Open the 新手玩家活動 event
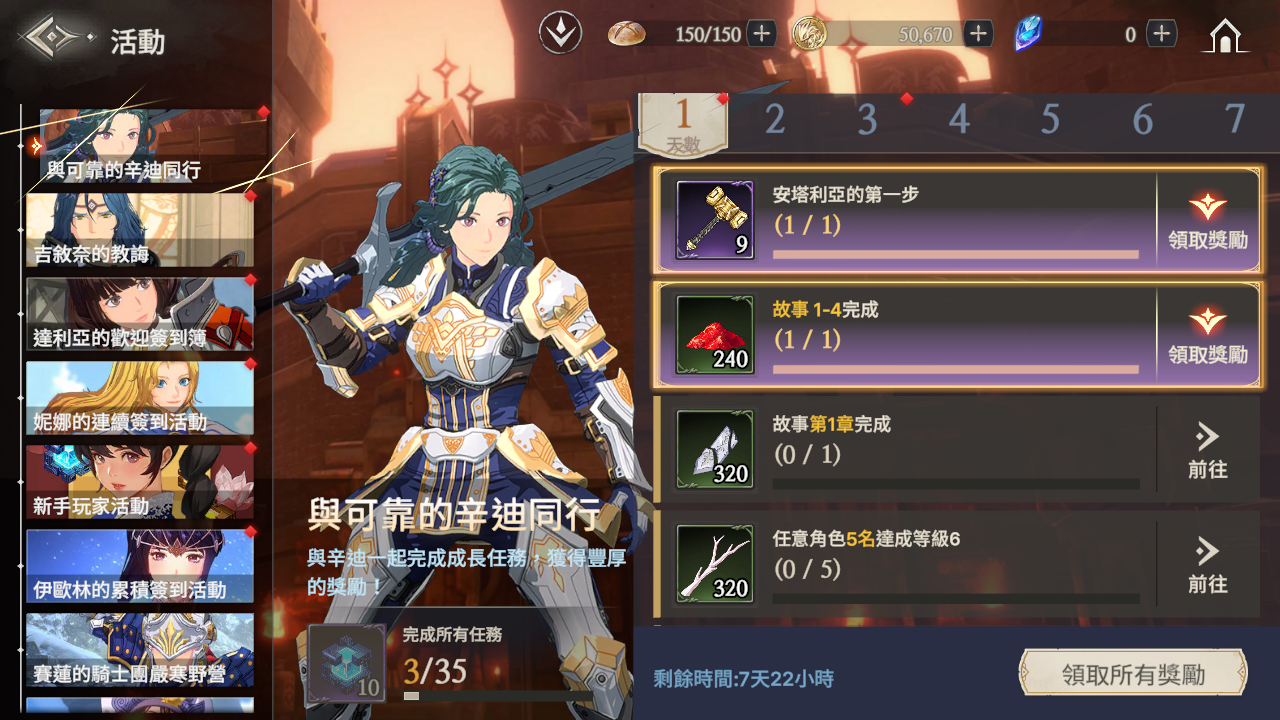The height and width of the screenshot is (720, 1280). tap(140, 482)
